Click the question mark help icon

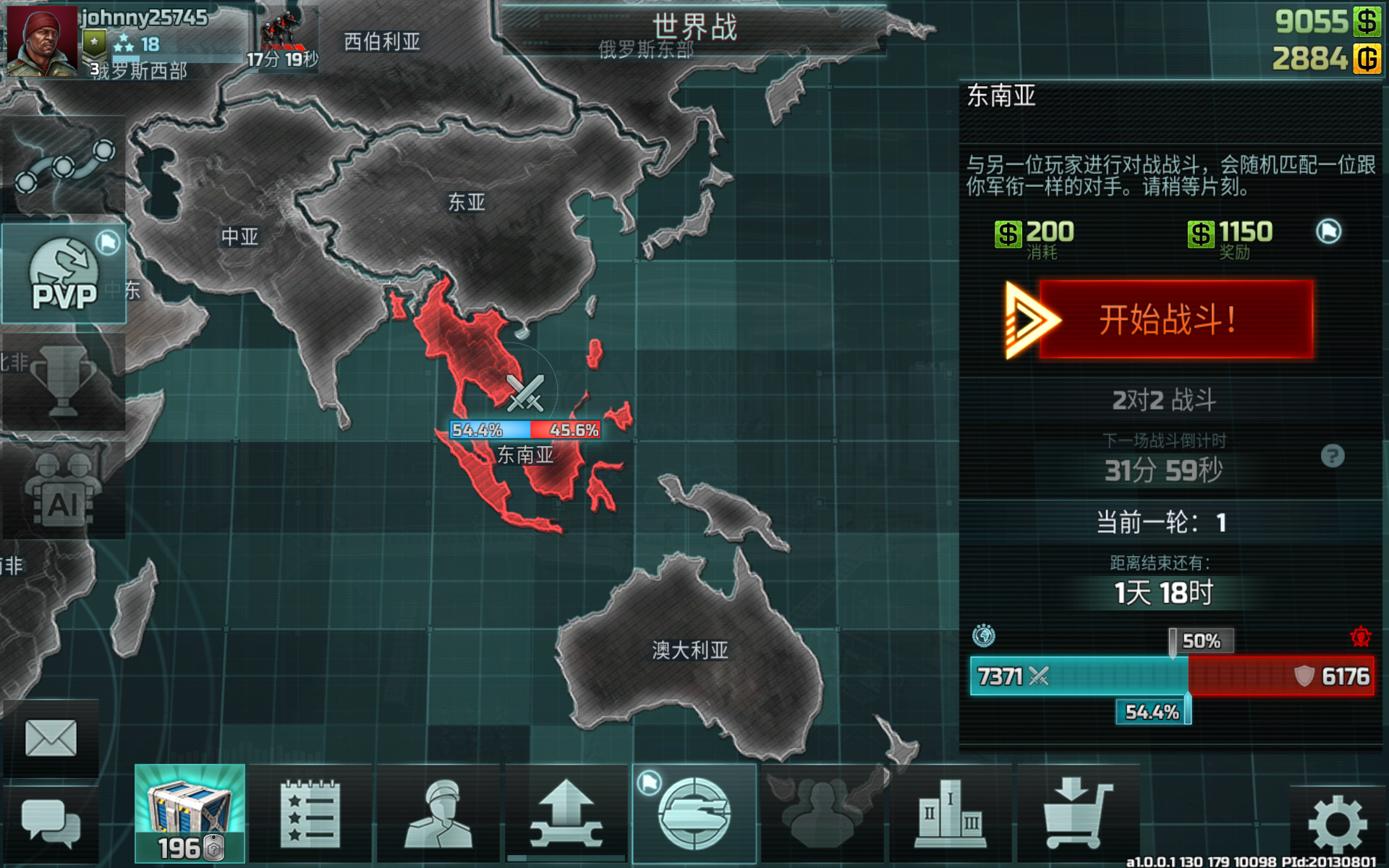click(x=1332, y=456)
